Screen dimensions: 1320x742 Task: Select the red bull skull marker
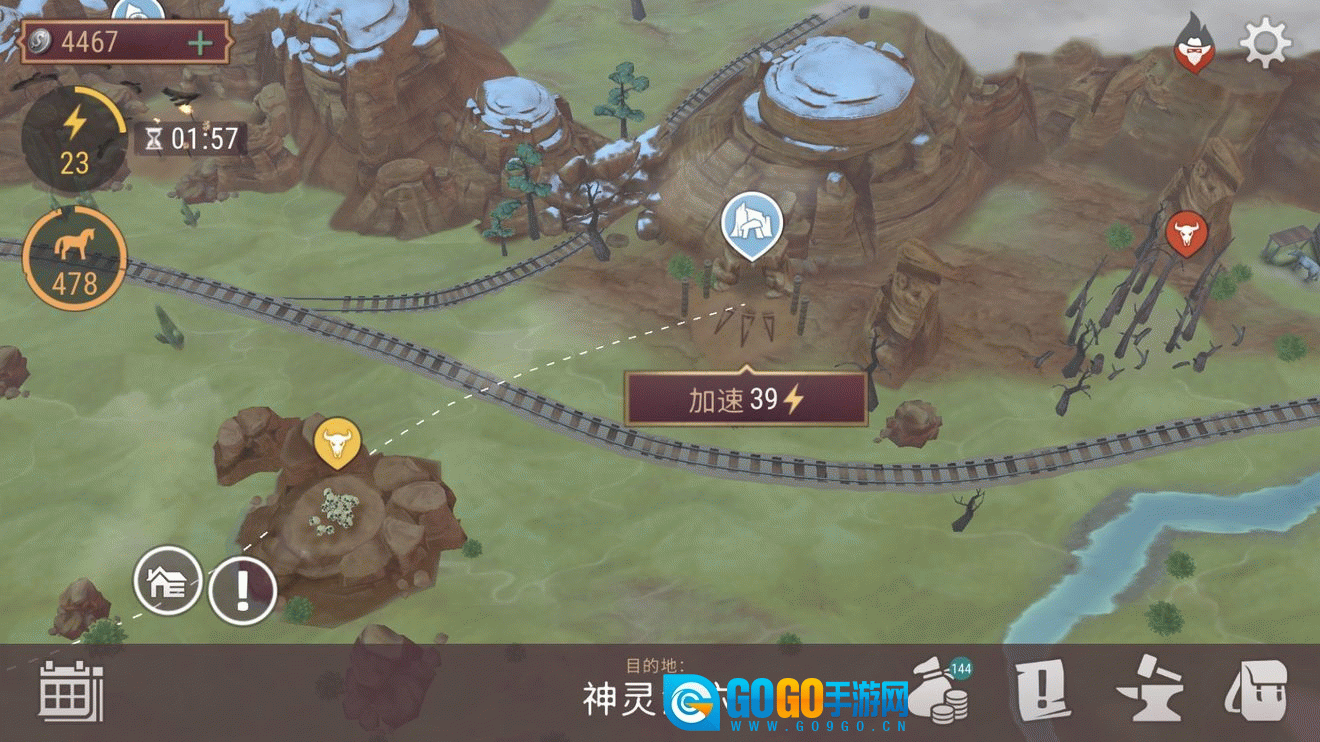pyautogui.click(x=1186, y=234)
